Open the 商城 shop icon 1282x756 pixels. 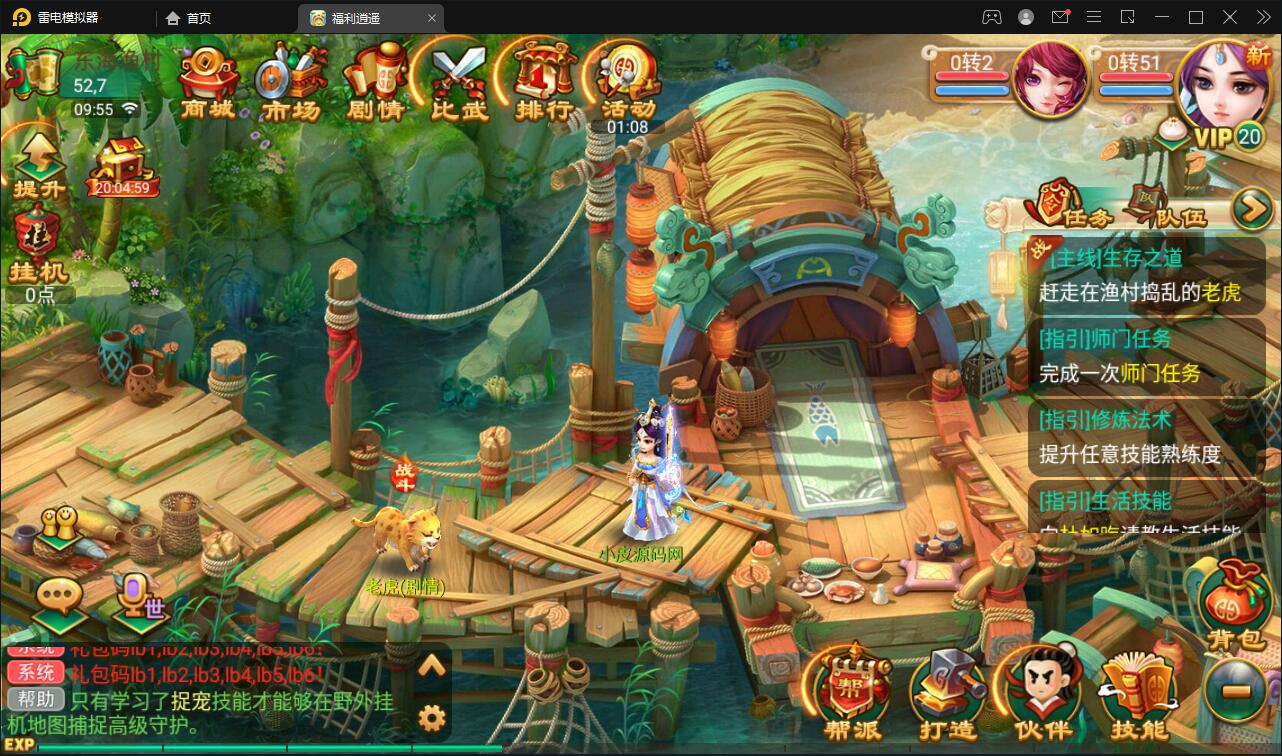coord(208,78)
